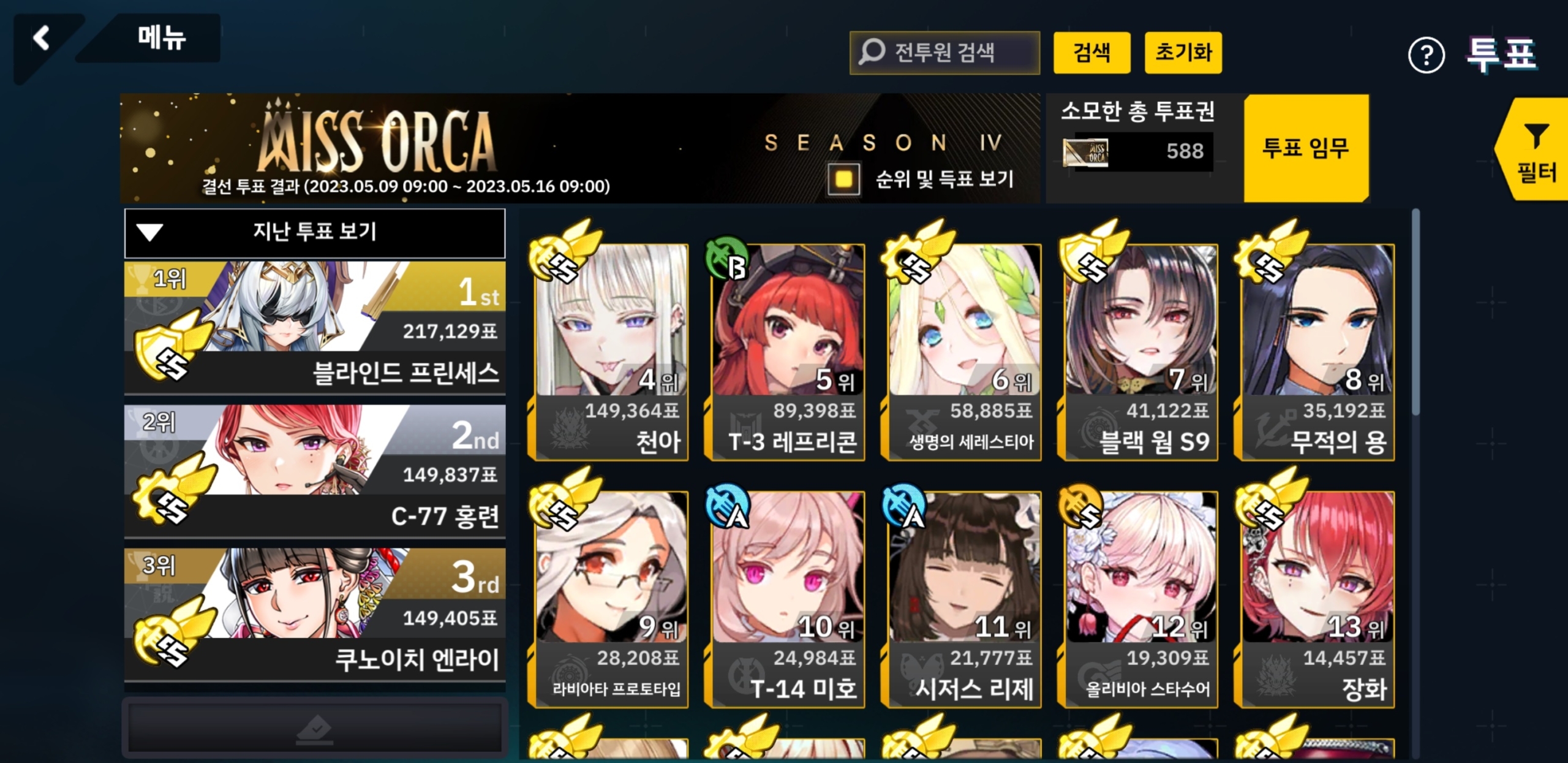1568x763 pixels.
Task: Toggle the 순위 및 득표 보기 checkbox
Action: point(843,179)
